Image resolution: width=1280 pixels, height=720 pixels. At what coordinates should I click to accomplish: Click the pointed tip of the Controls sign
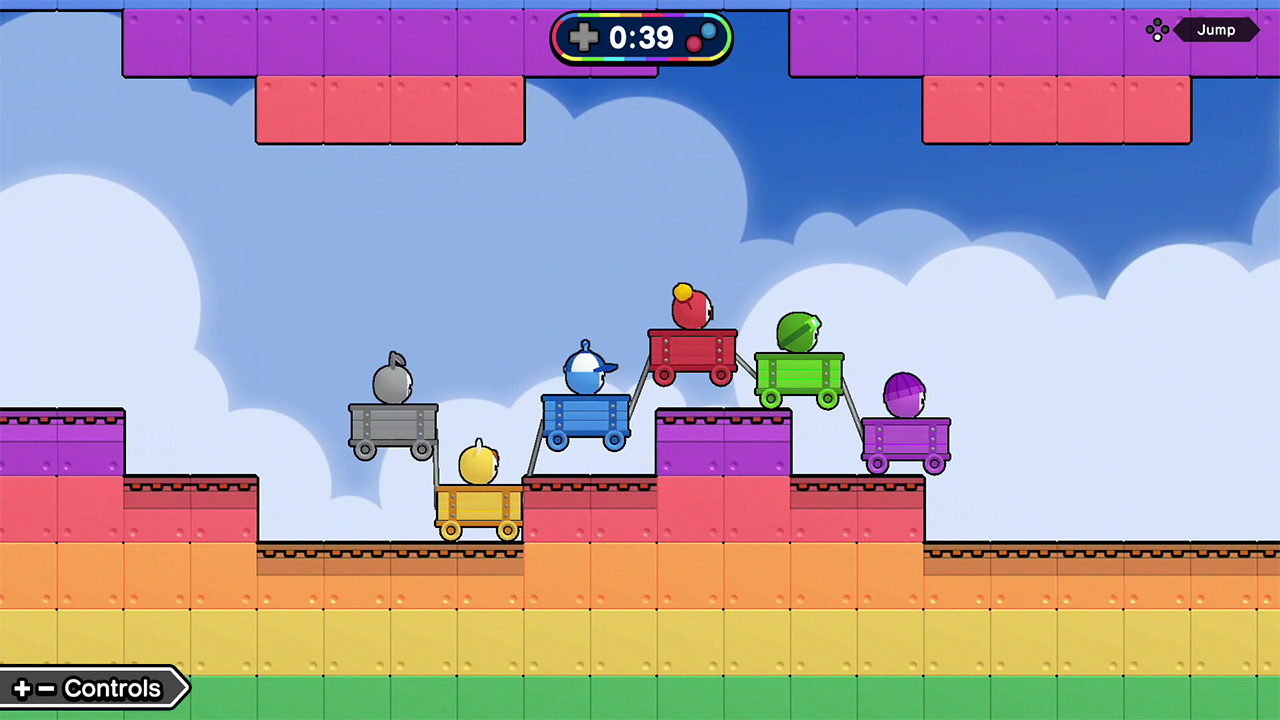tap(188, 688)
